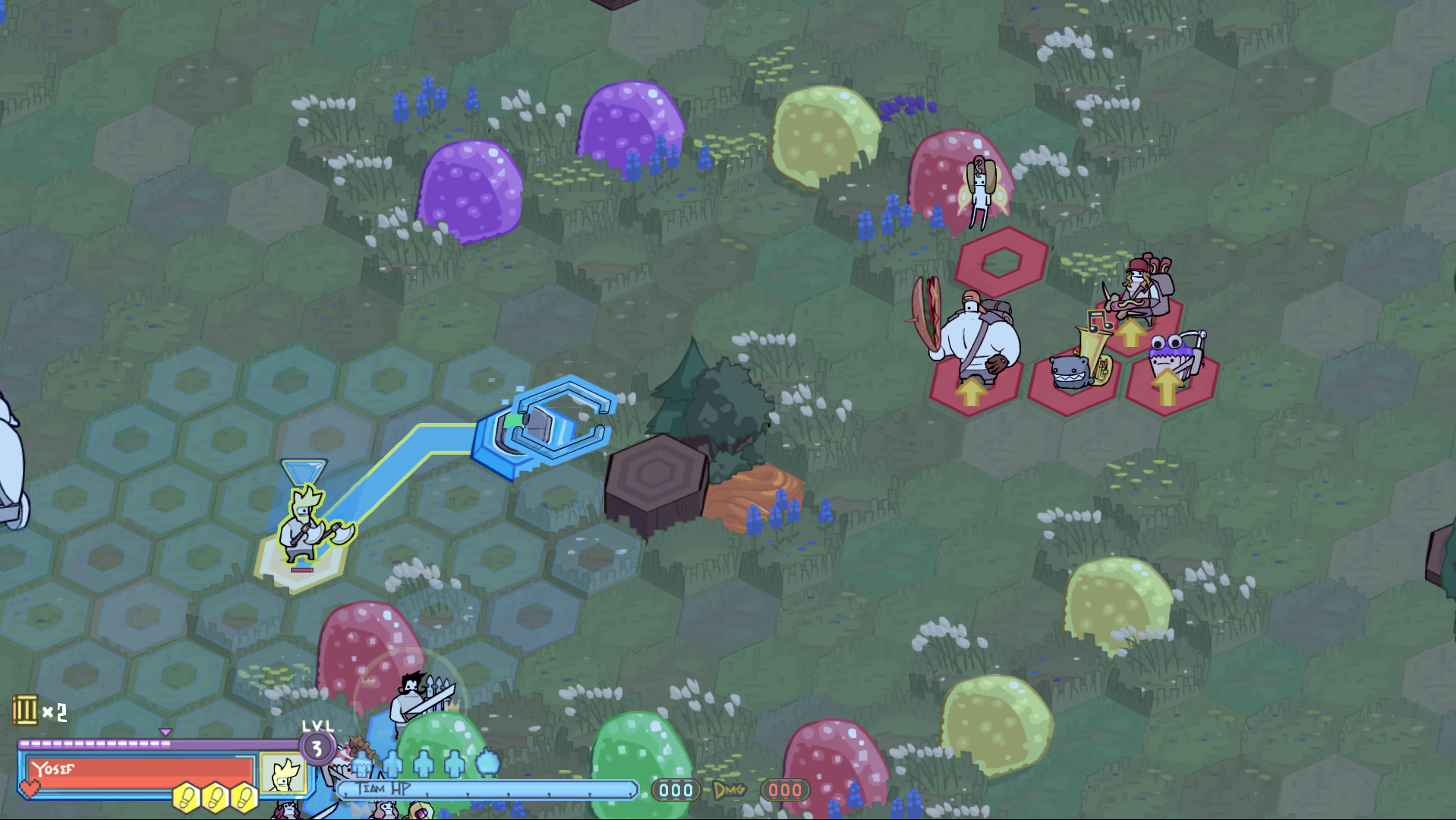Click the purple triangle marker above the XP bar
1456x820 pixels.
click(x=165, y=732)
